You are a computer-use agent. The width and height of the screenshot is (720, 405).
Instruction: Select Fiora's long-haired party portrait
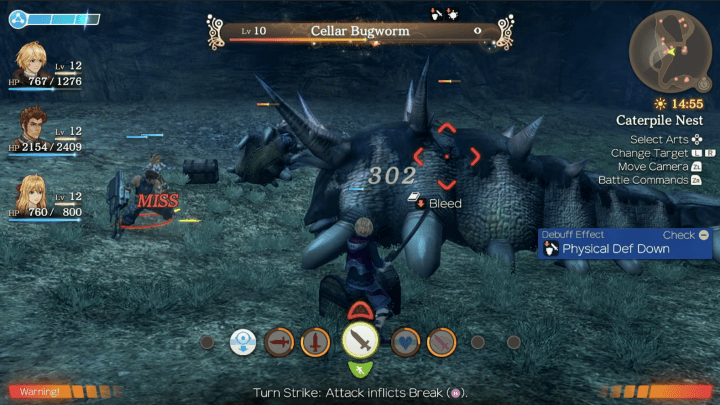click(x=34, y=192)
